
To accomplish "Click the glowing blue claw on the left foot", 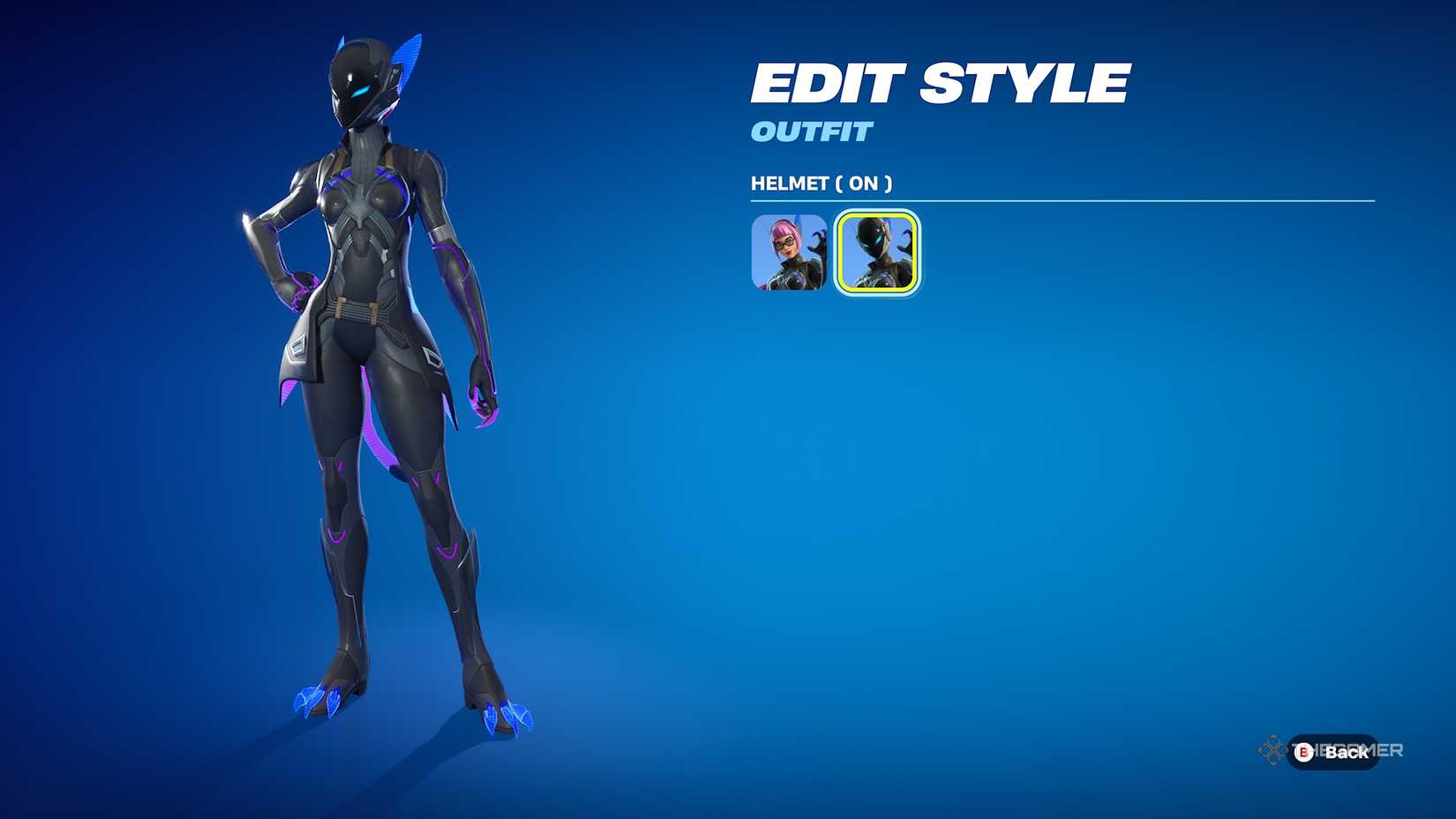I will pyautogui.click(x=318, y=697).
